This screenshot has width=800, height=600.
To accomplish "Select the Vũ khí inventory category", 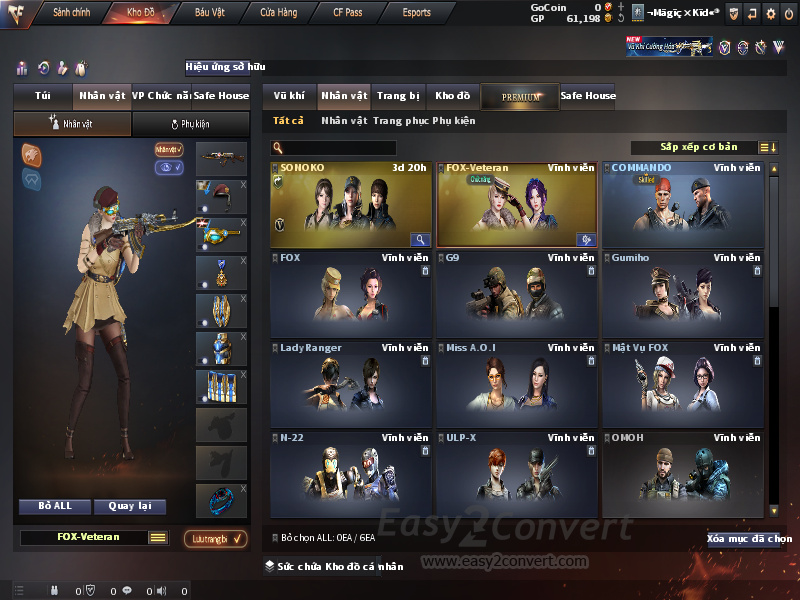I will pos(289,96).
